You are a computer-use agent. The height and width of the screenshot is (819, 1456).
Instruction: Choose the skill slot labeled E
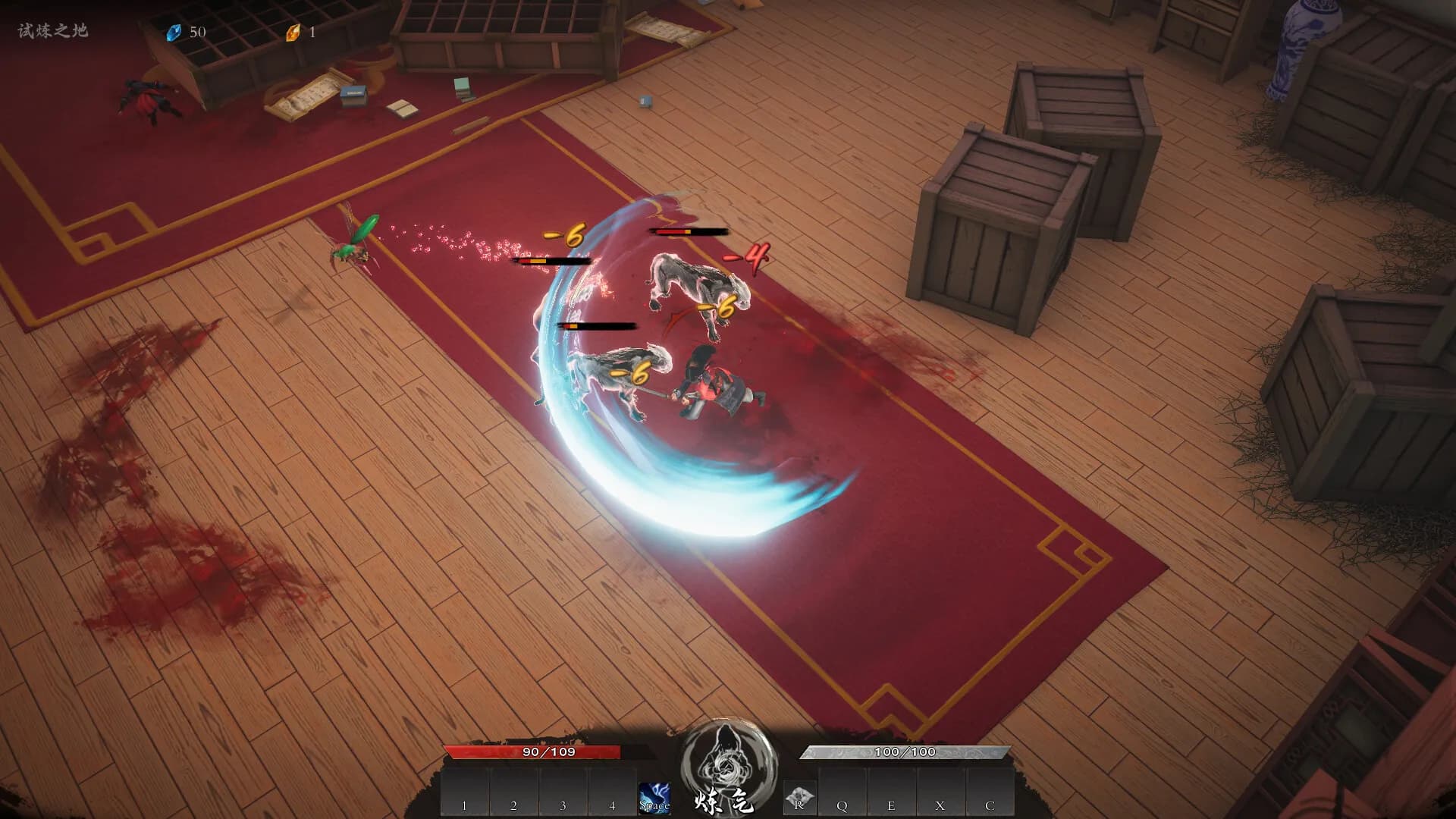pos(892,792)
